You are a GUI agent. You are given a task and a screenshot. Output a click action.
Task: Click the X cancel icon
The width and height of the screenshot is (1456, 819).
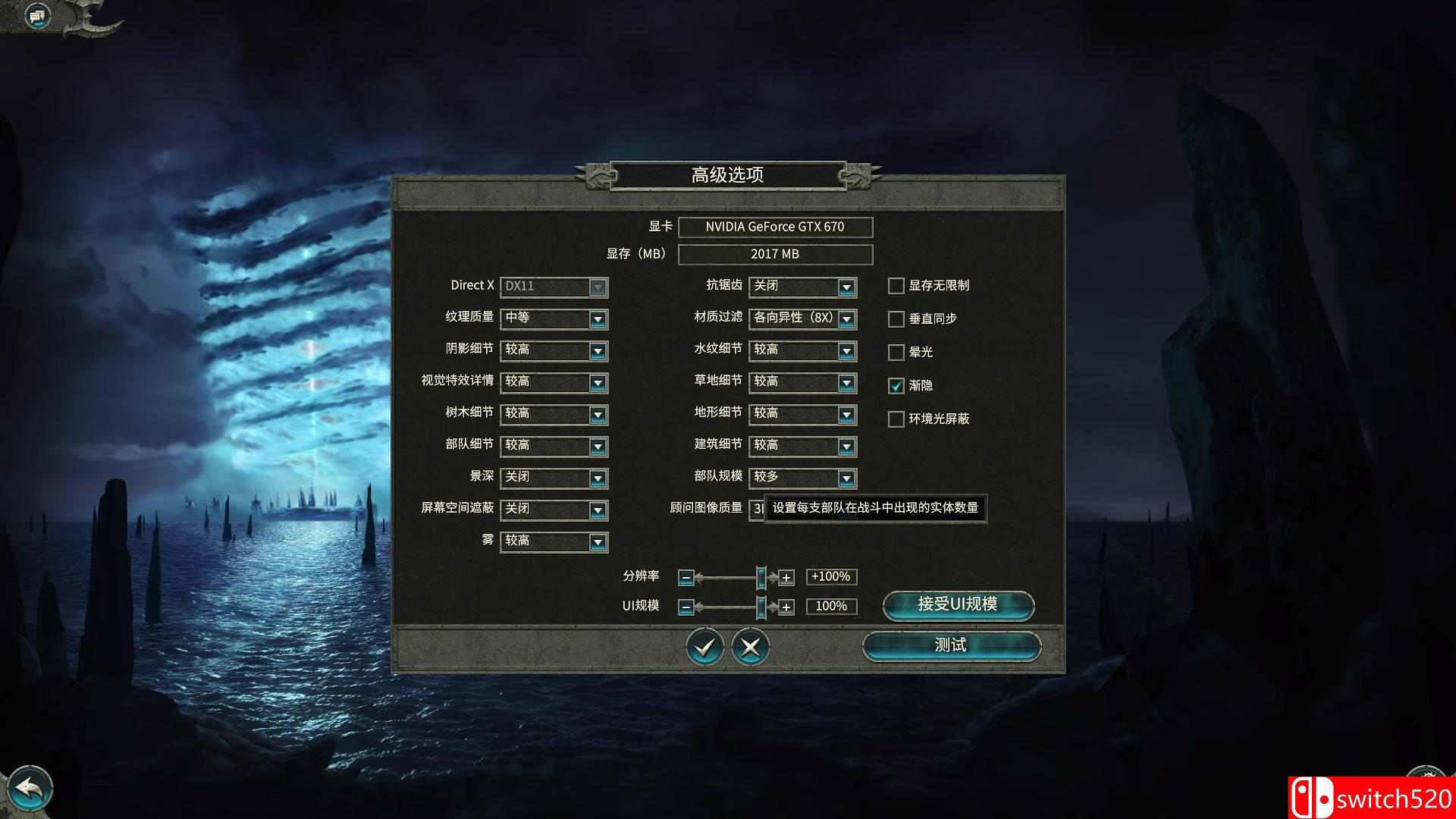[752, 647]
